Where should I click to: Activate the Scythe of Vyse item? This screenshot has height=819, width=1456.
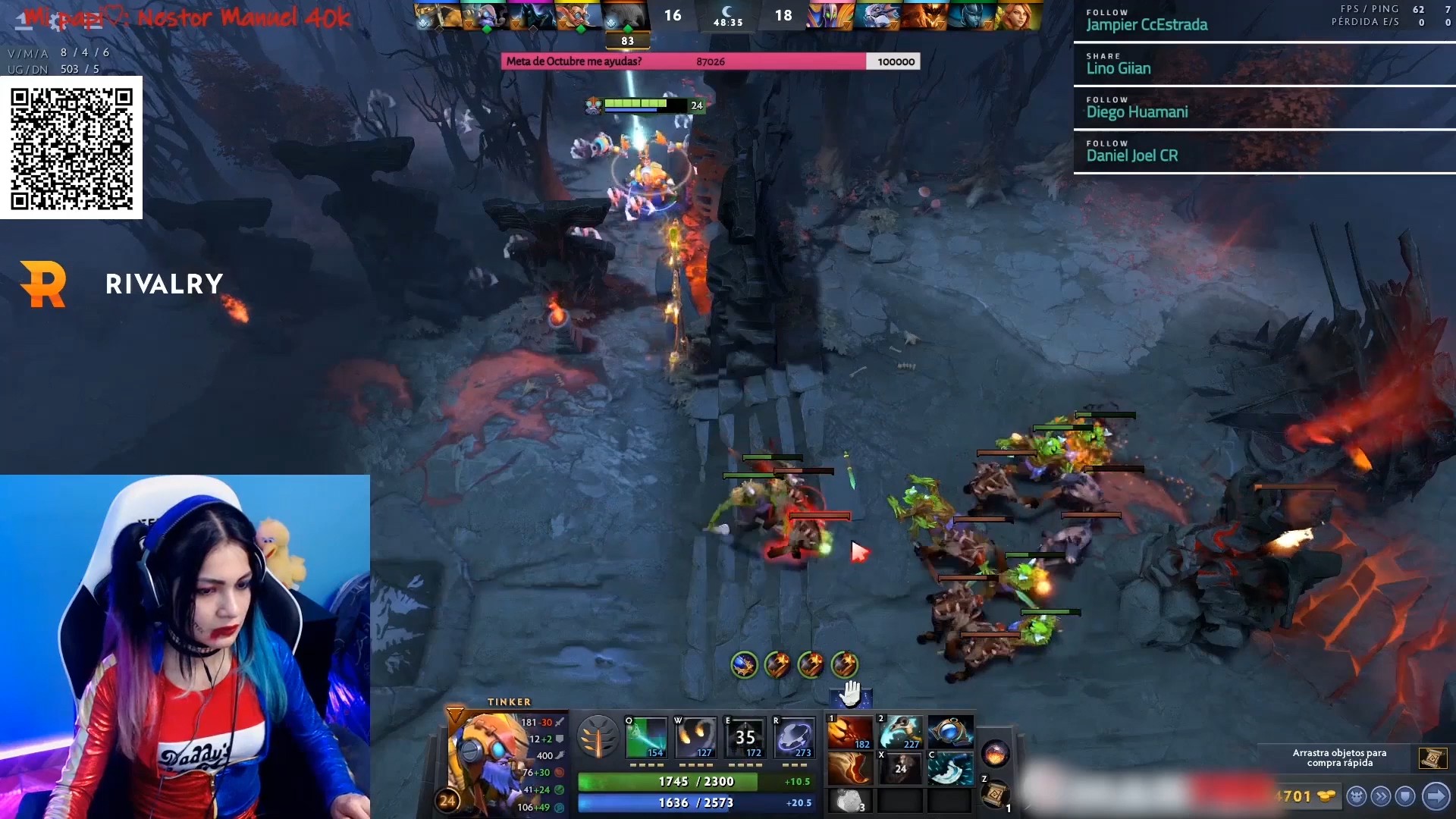tap(900, 733)
